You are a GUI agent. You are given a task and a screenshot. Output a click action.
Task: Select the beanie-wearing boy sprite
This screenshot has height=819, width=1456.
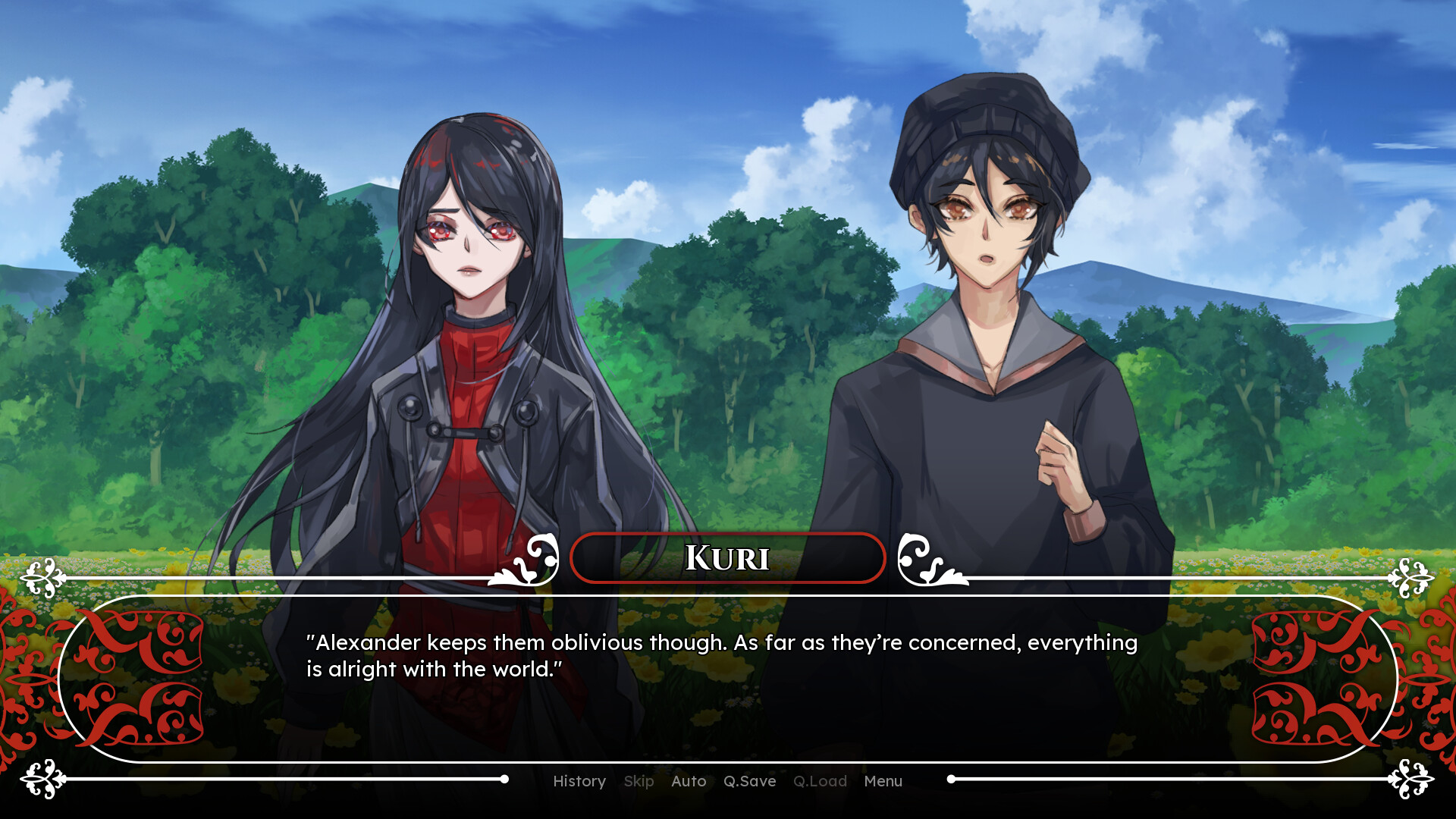pyautogui.click(x=986, y=303)
